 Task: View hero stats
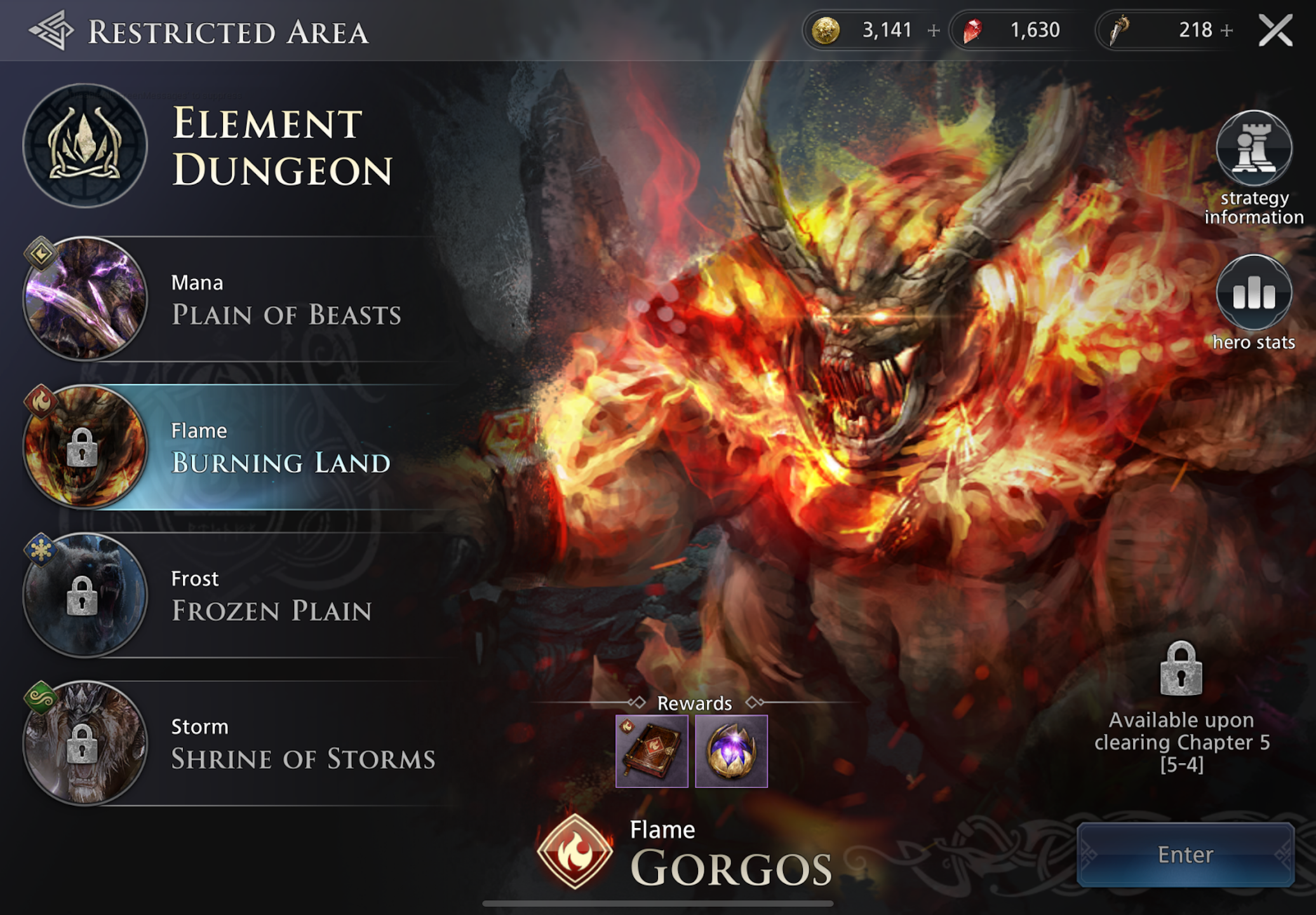tap(1254, 294)
